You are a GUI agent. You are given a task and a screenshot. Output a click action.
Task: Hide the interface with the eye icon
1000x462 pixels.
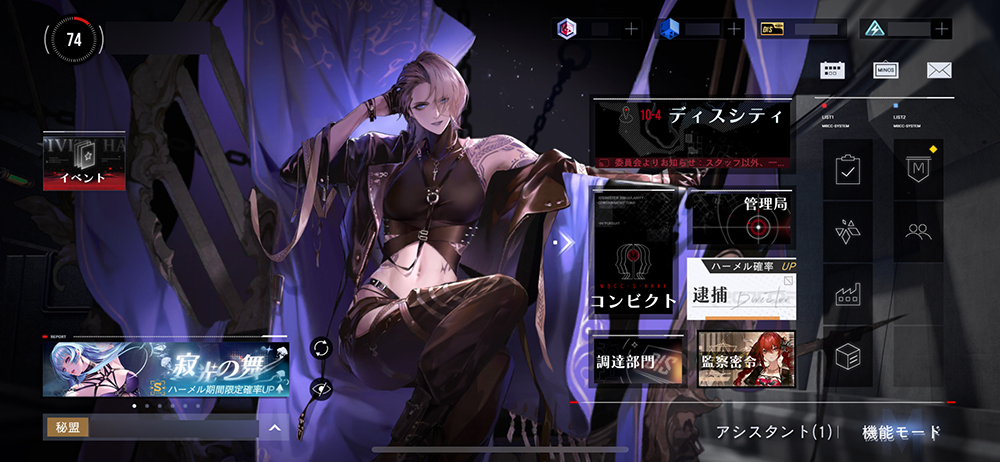pos(321,388)
